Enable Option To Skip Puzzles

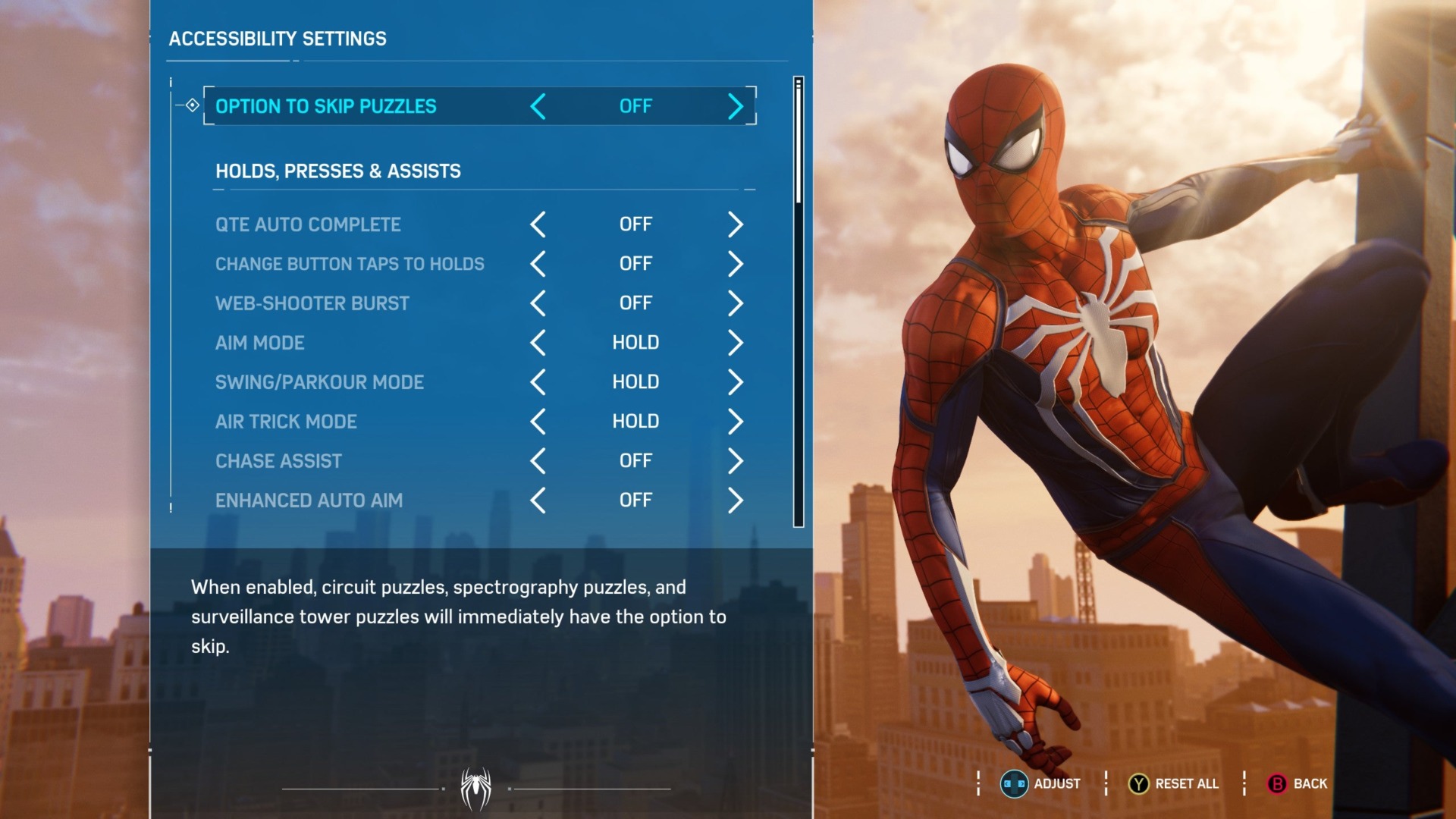735,106
